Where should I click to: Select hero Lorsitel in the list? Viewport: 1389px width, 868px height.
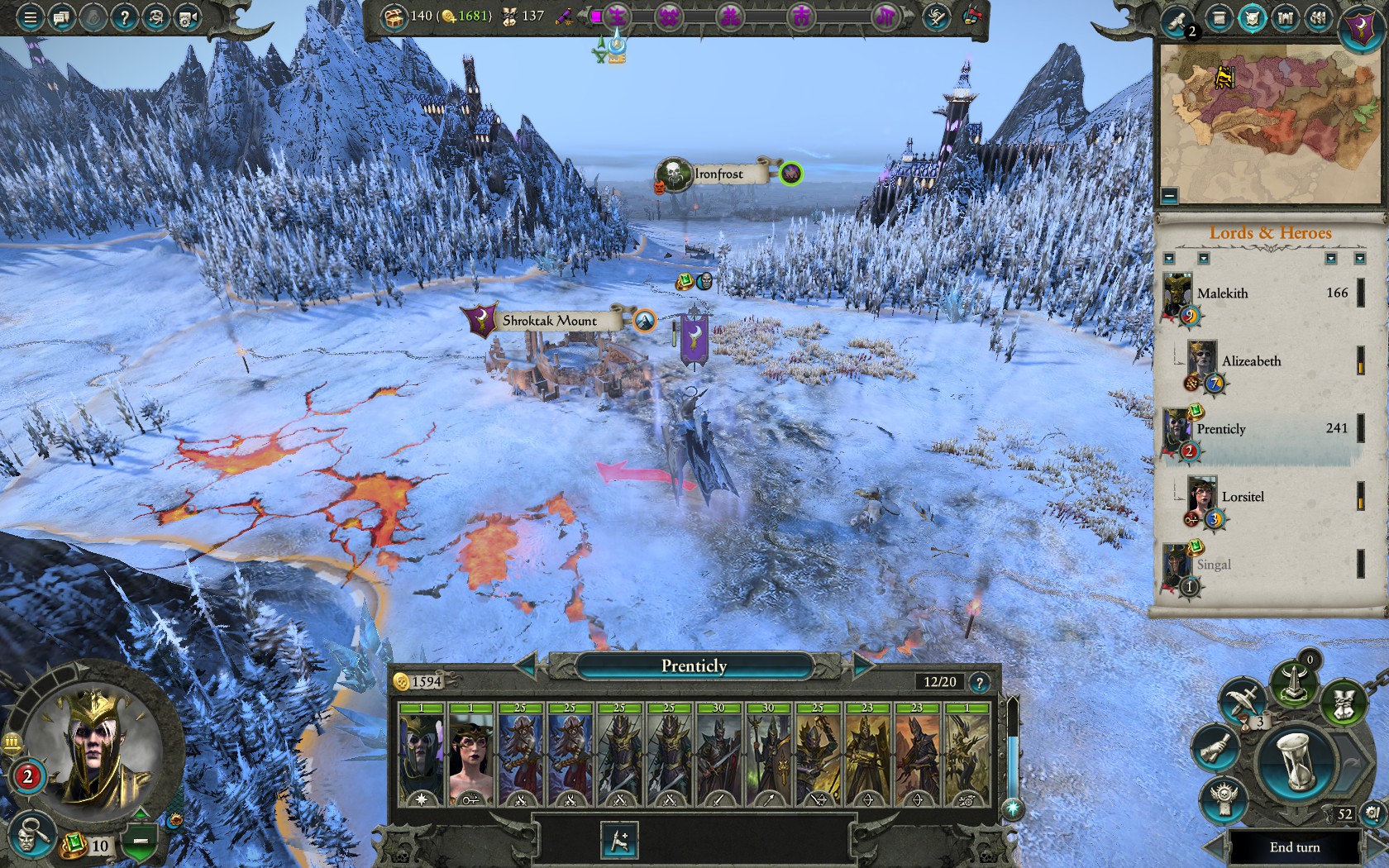click(1243, 497)
